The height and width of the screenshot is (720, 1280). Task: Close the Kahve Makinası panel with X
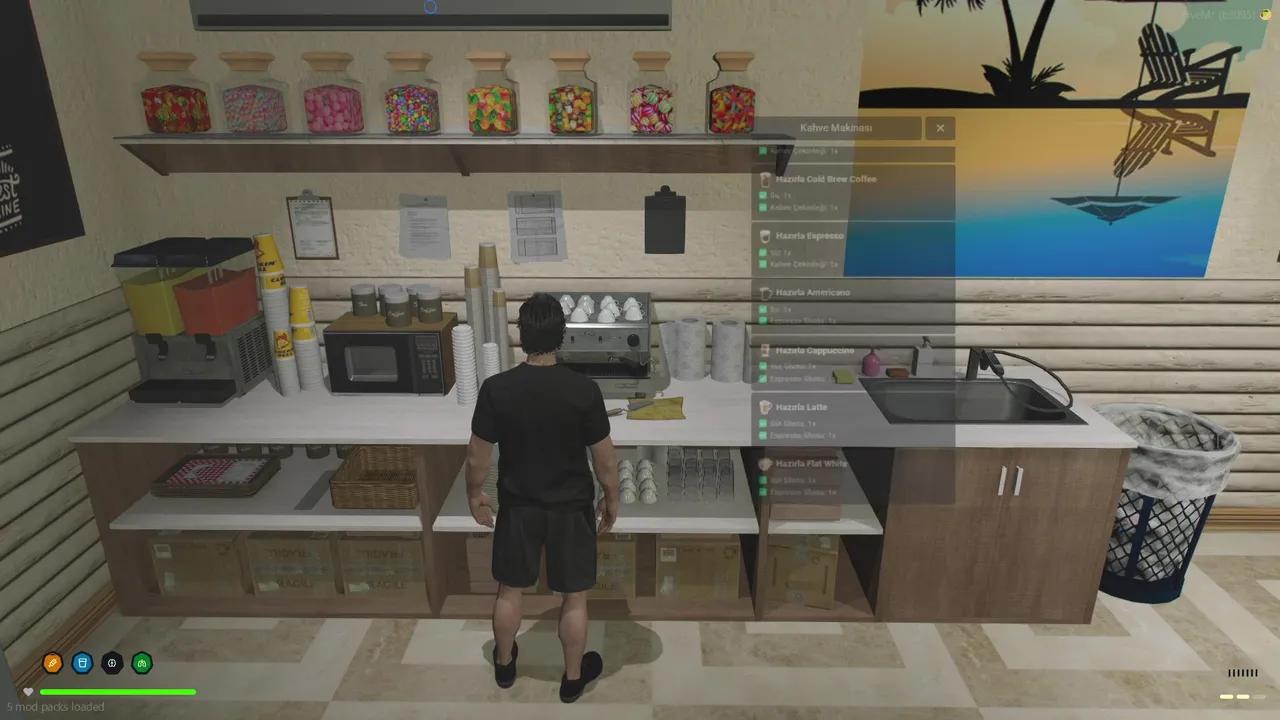(940, 128)
